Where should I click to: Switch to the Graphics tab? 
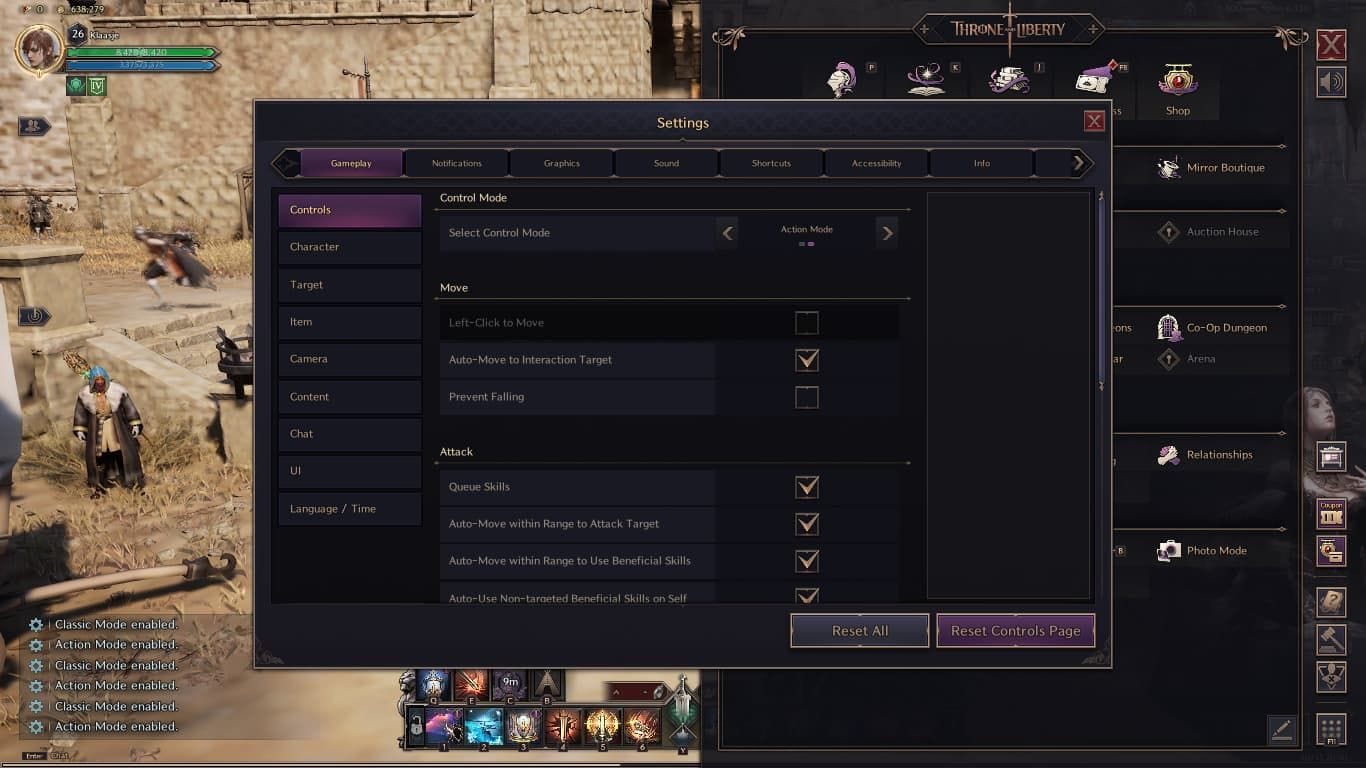pos(560,162)
